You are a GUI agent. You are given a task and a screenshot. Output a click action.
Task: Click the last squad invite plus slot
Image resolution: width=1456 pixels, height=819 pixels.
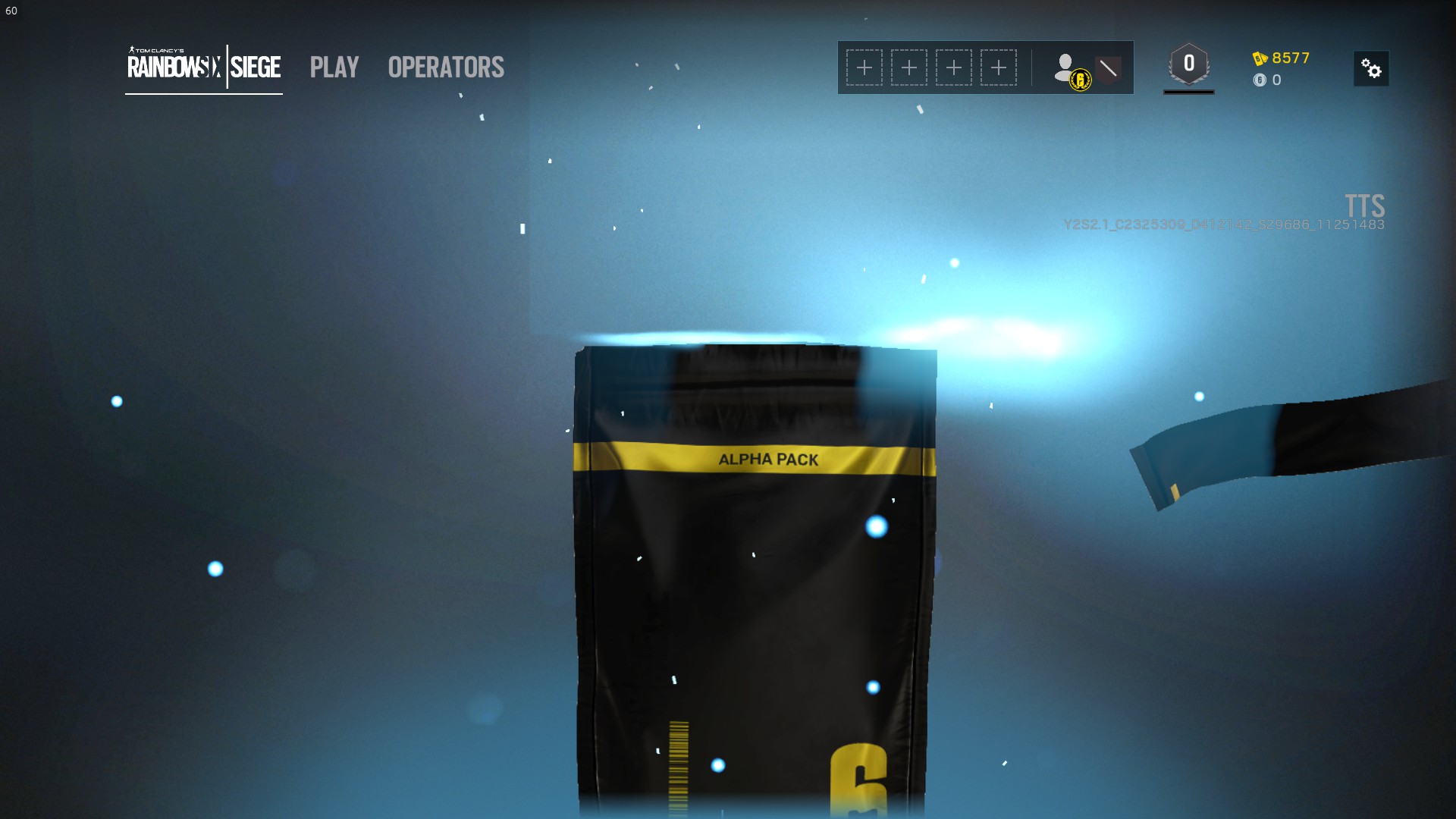tap(998, 67)
